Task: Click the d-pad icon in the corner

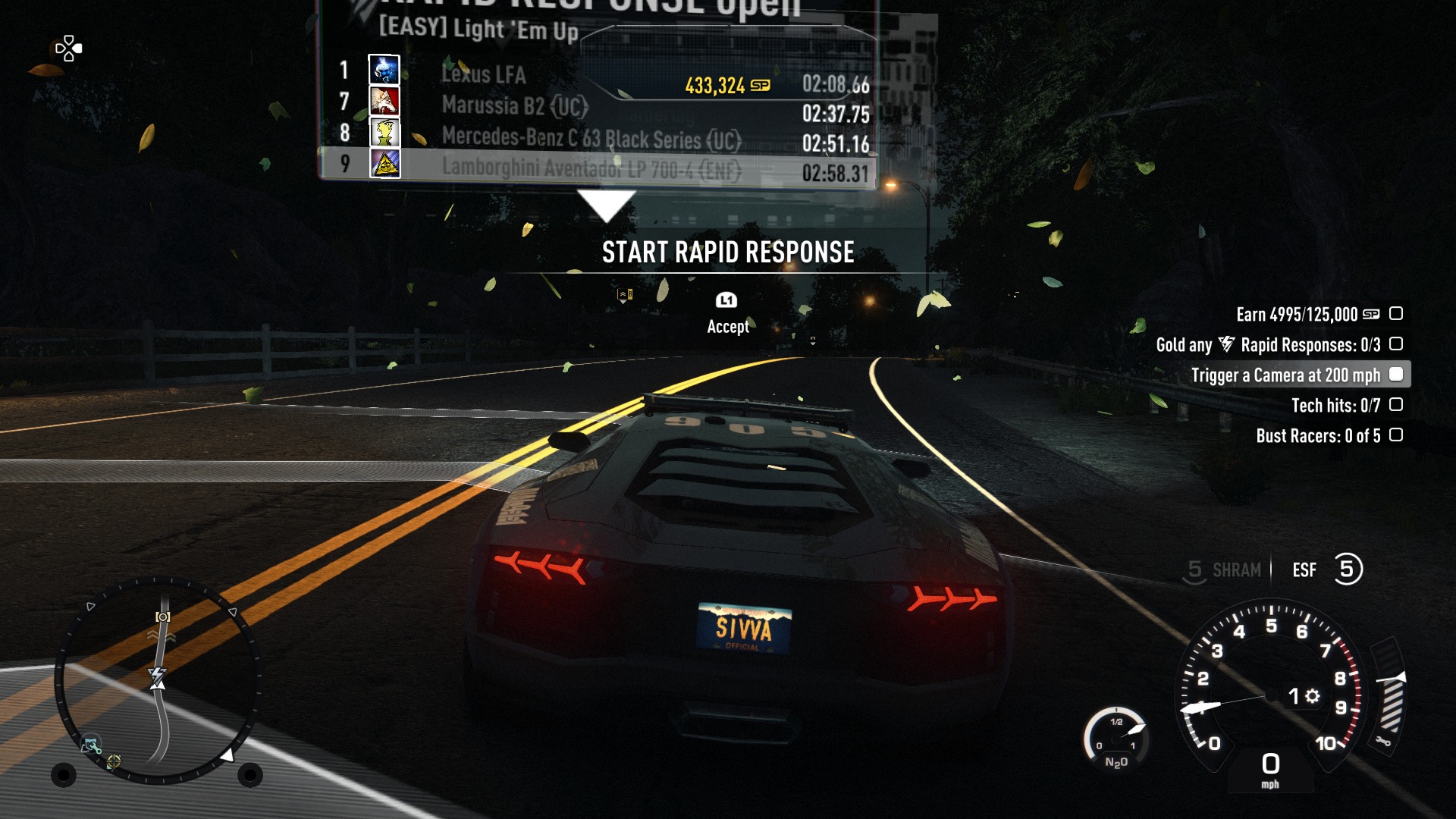Action: coord(68,49)
